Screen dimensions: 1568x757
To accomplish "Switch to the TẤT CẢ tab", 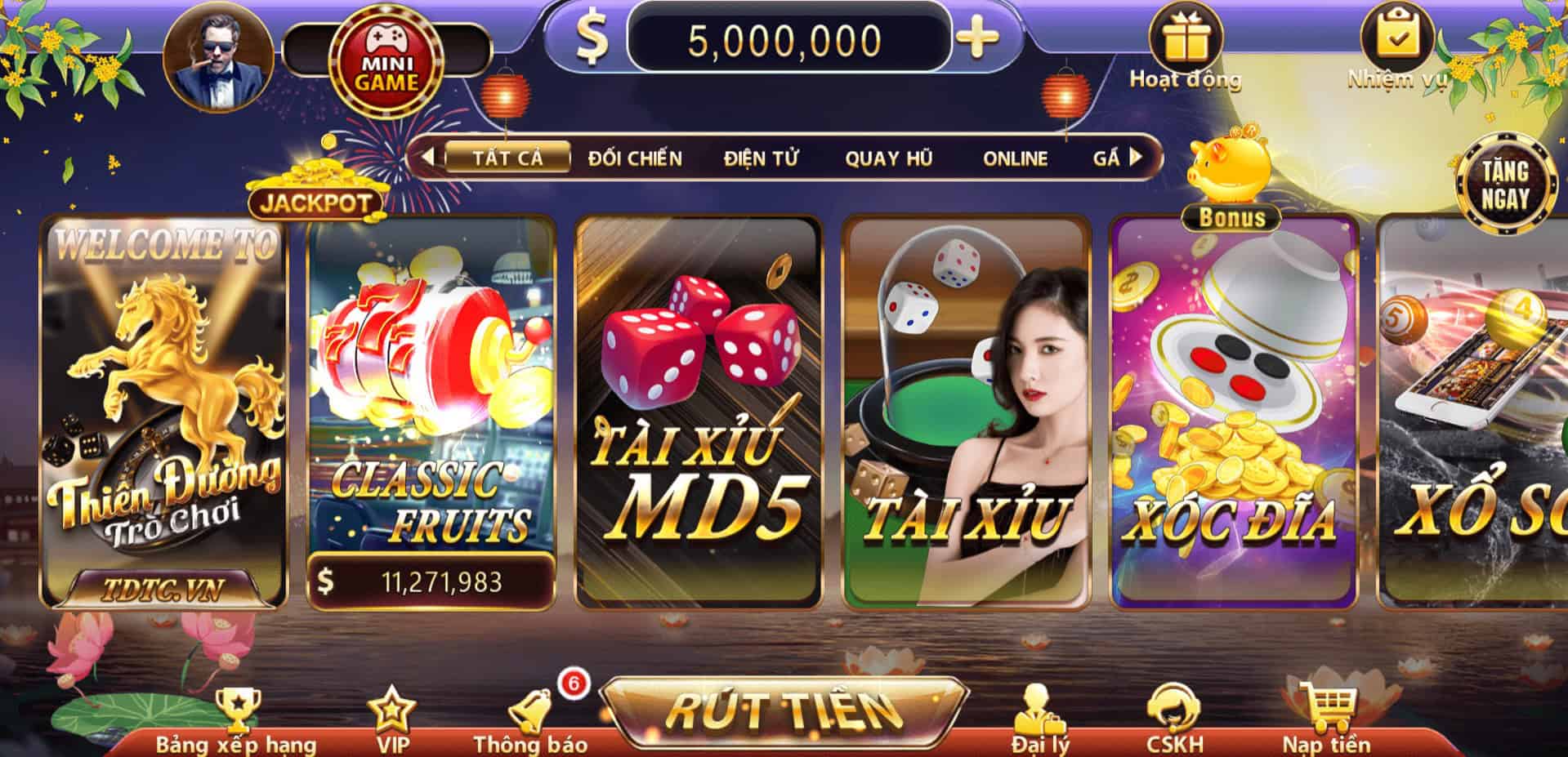I will (x=507, y=157).
